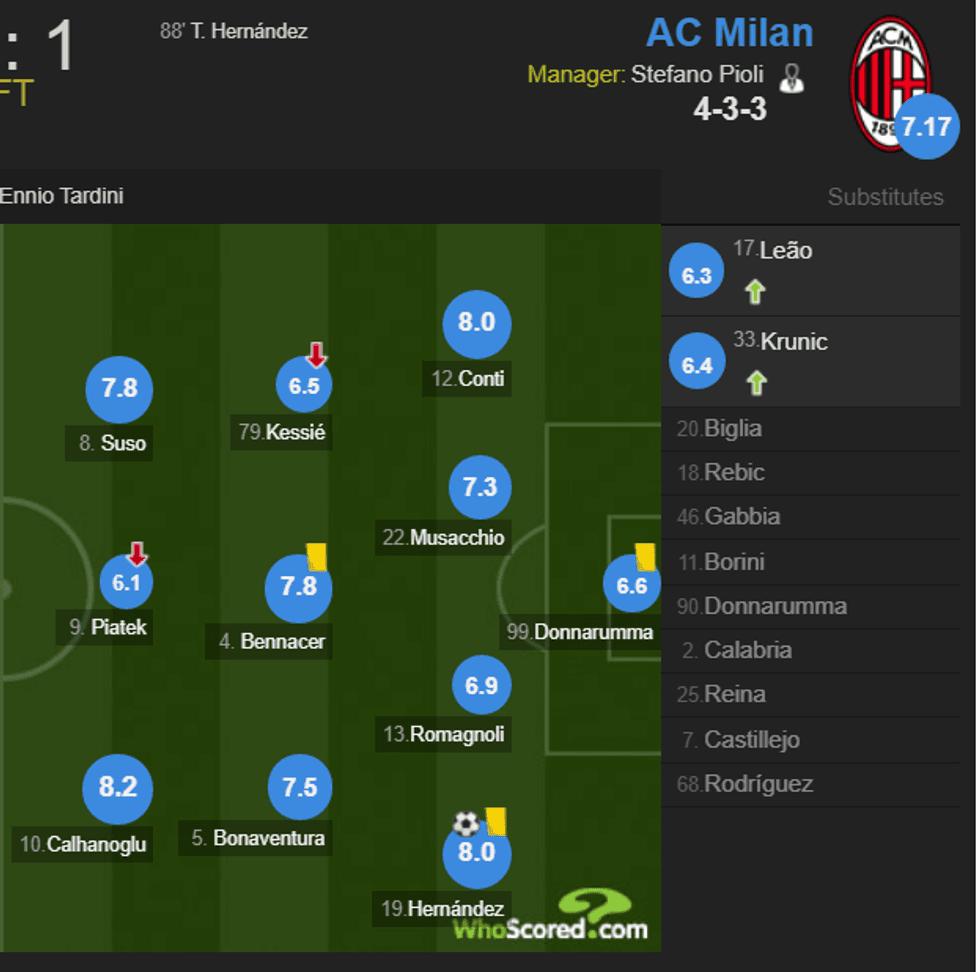Select Rodríguez in the substitutes list
Image resolution: width=980 pixels, height=972 pixels.
(758, 784)
